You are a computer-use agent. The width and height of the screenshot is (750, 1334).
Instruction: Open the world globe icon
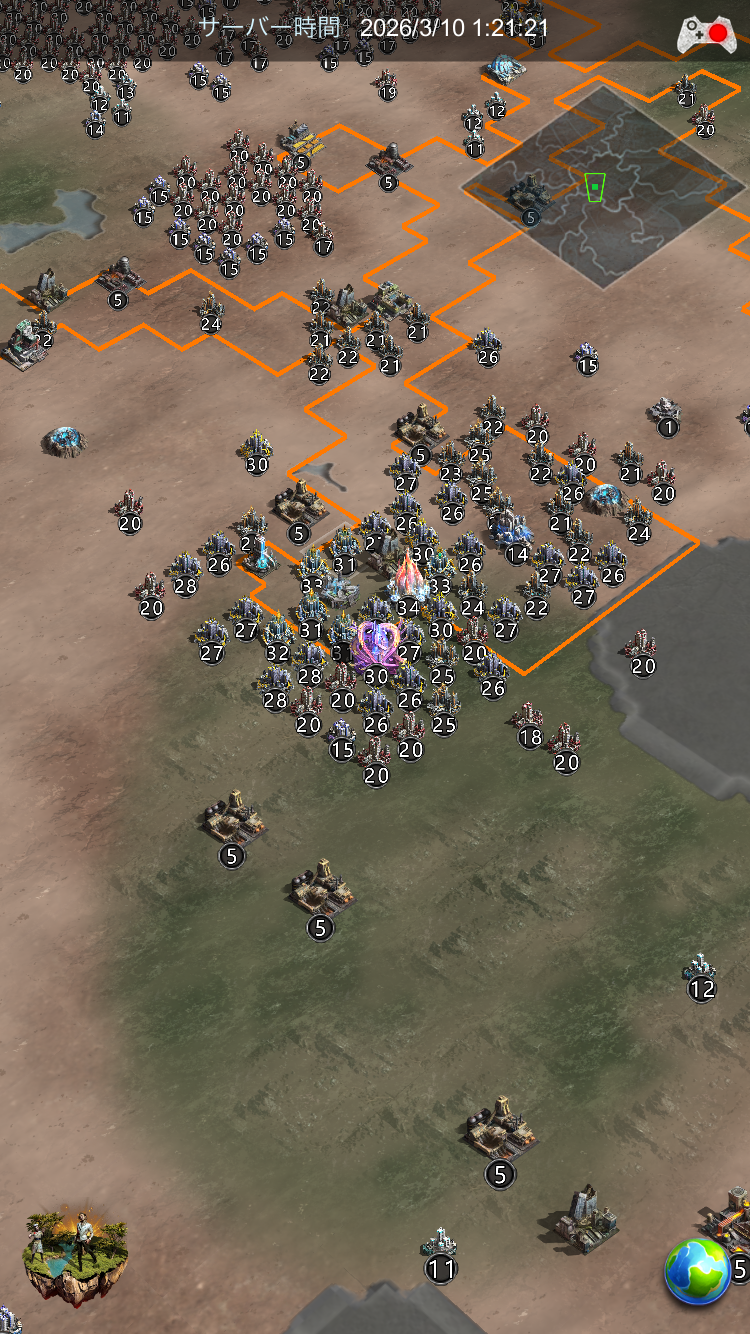coord(697,1271)
